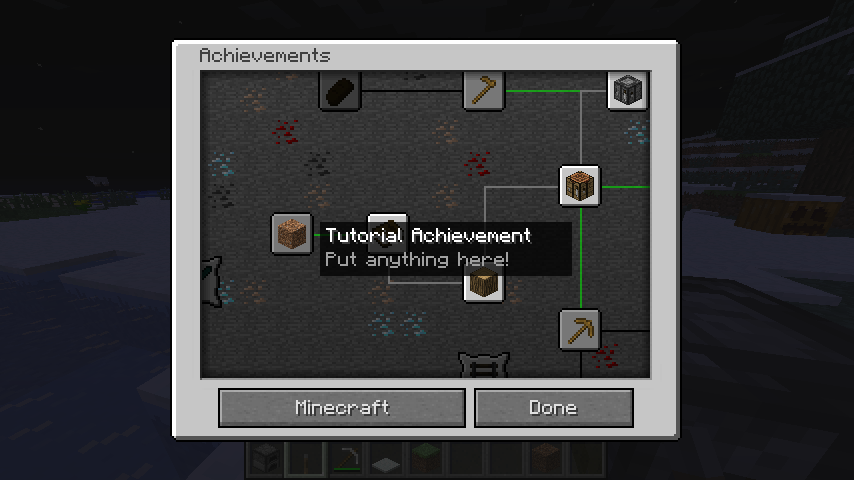Click the Minecraft page button

pos(342,408)
